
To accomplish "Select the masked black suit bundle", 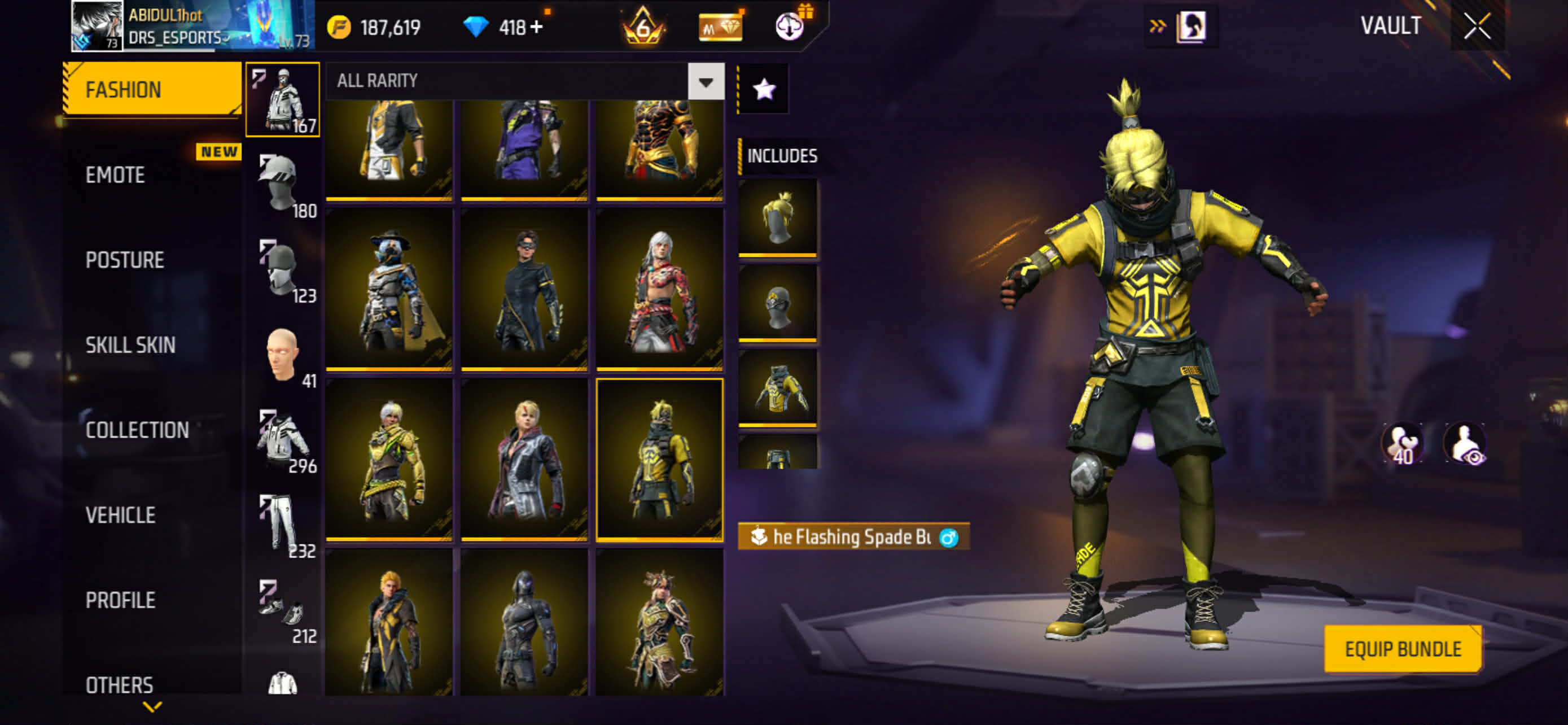I will pos(525,289).
